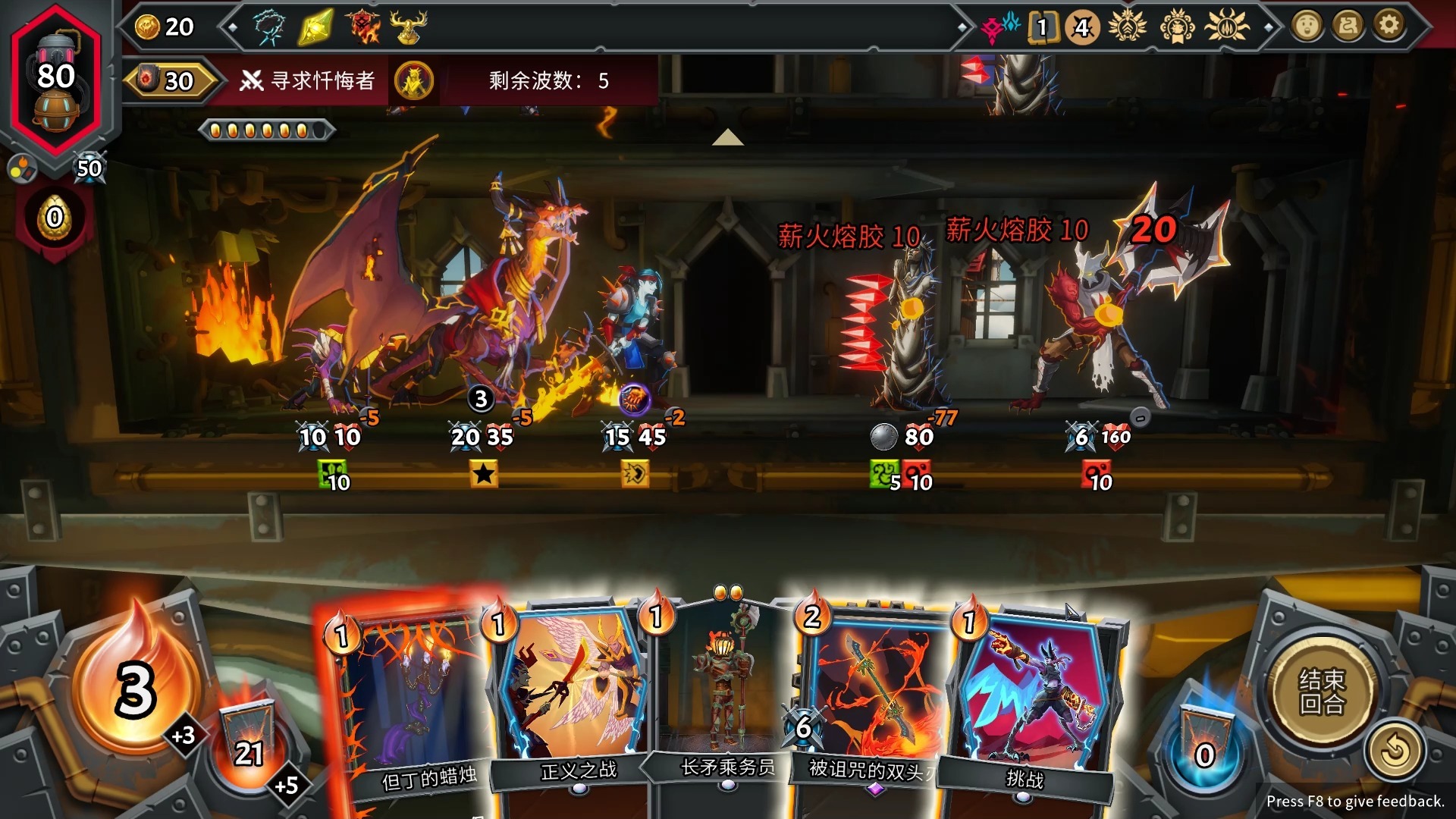Open the clan emblems icon

[1001, 27]
